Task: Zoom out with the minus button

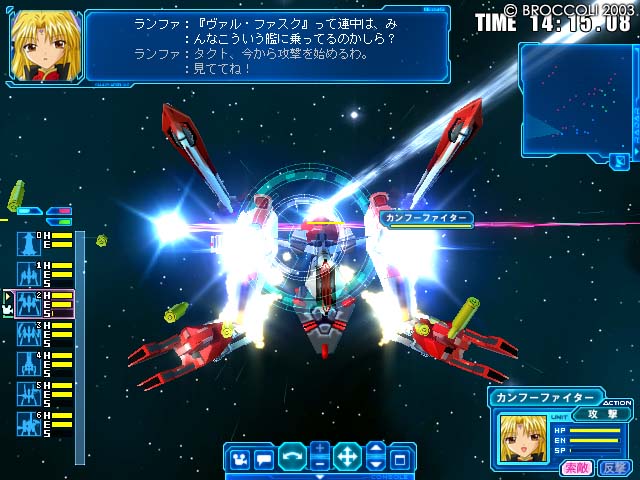Action: click(x=319, y=465)
